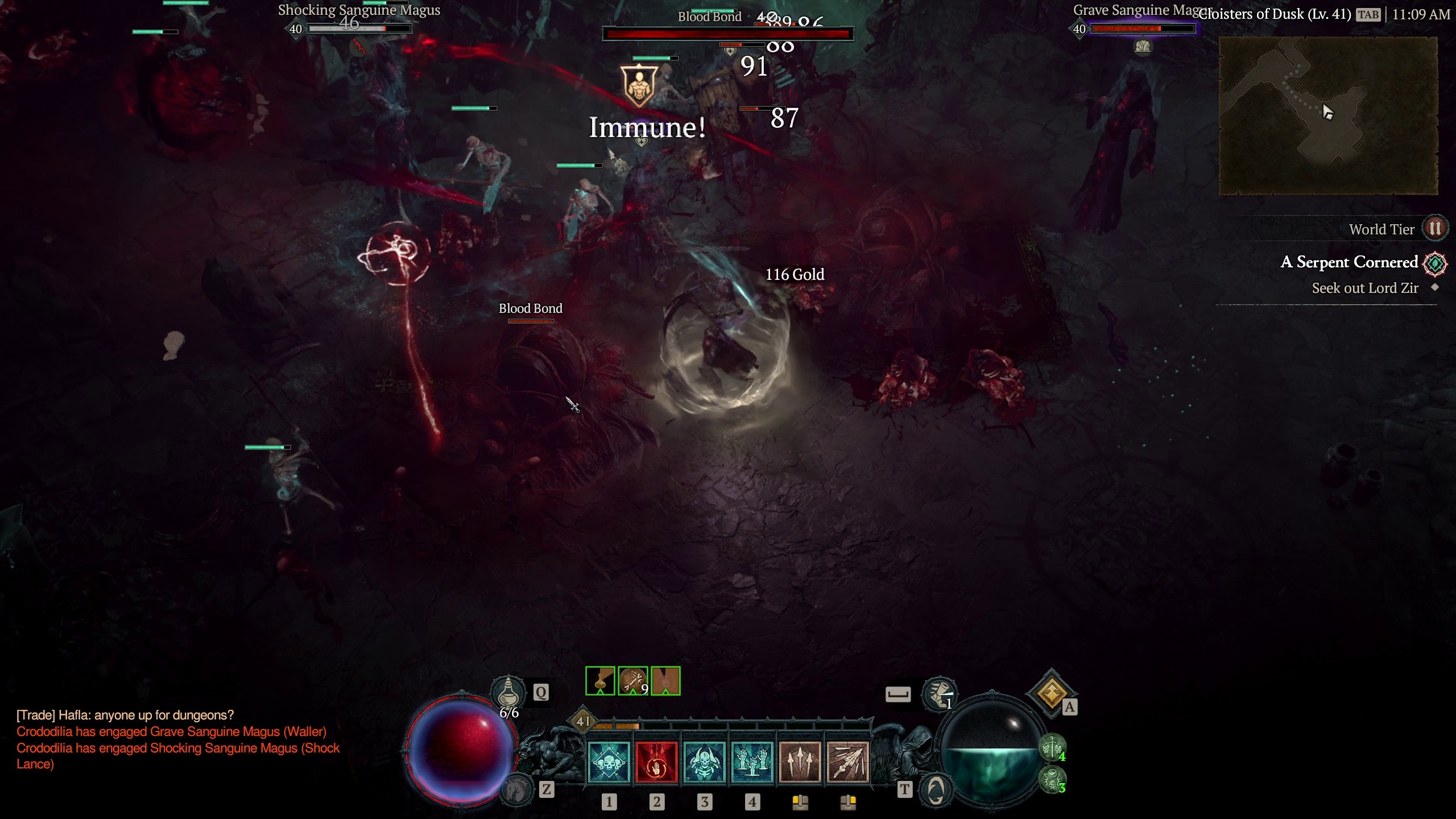Viewport: 1456px width, 819px height.
Task: Toggle the World Tier pause indicator
Action: (1435, 229)
